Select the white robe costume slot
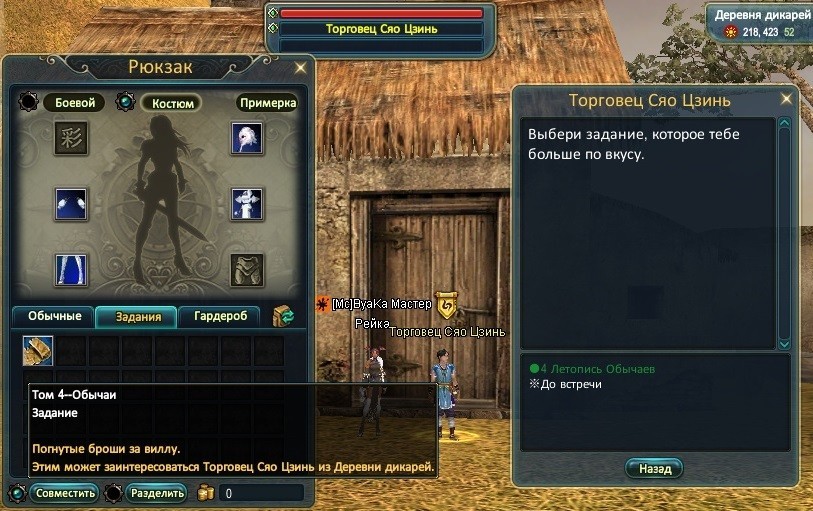Screen dimensions: 813x511 point(247,203)
